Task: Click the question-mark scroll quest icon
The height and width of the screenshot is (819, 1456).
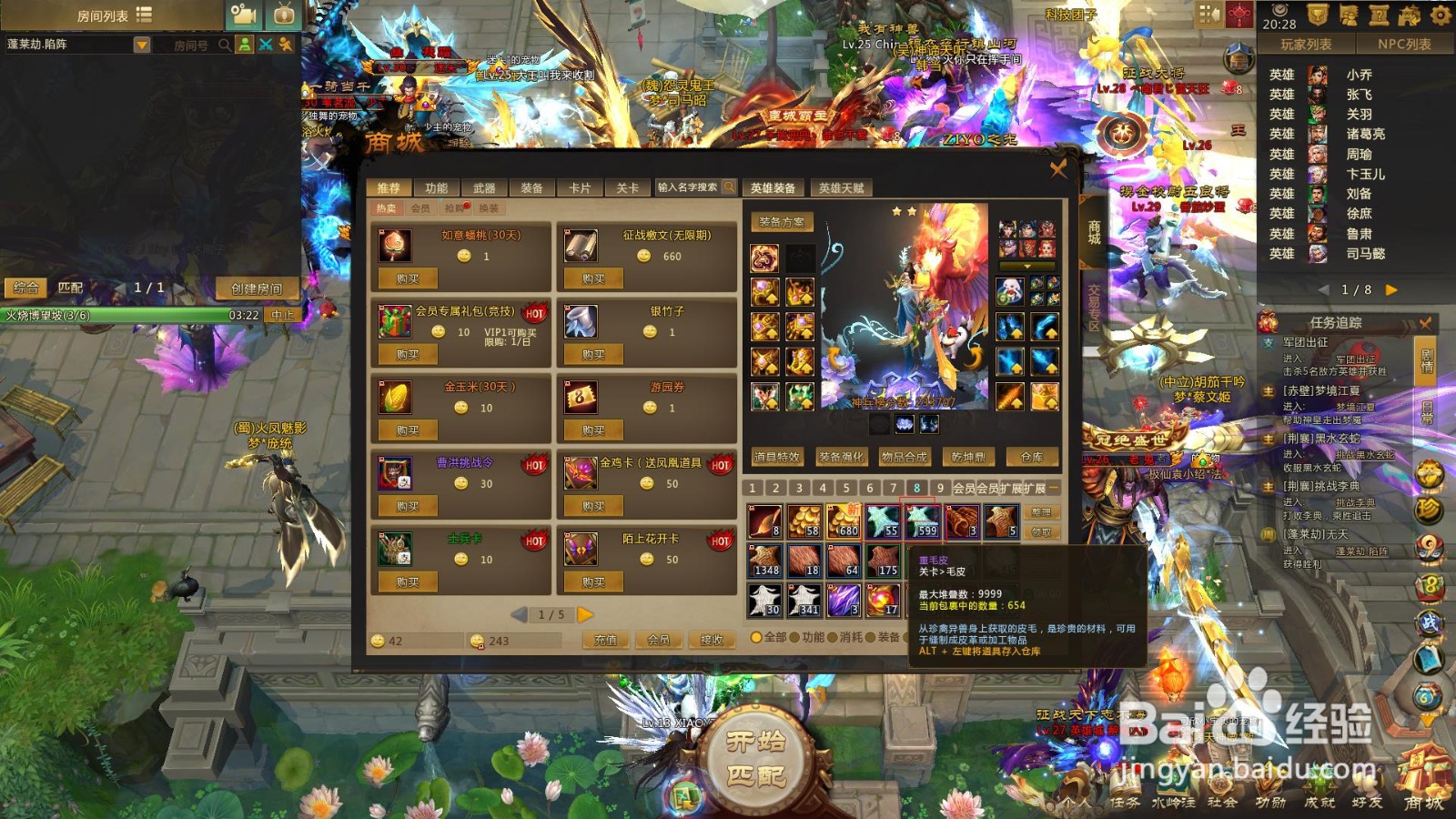Action: 1380,13
